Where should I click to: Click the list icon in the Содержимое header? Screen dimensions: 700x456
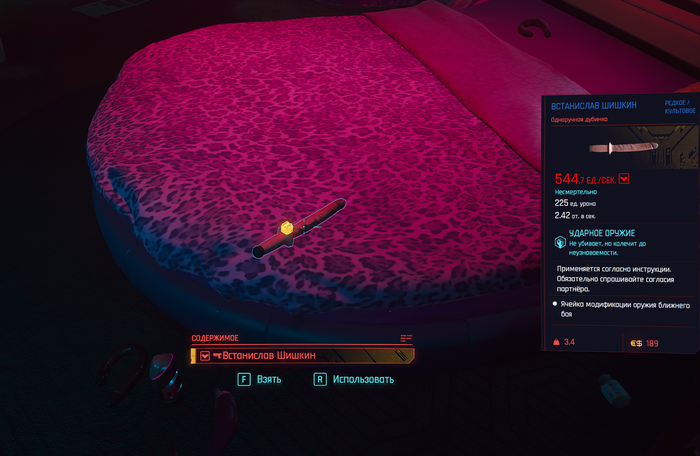(405, 338)
